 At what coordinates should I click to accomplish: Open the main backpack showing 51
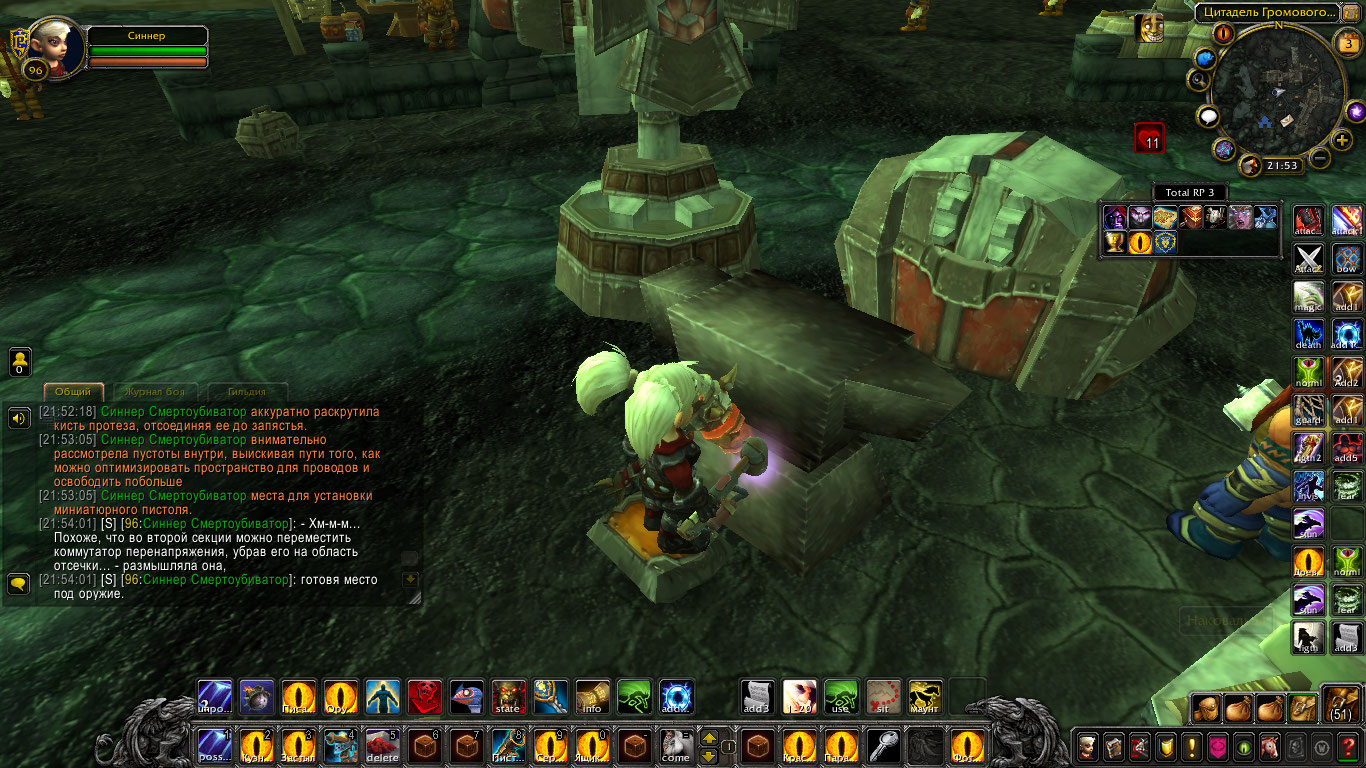pos(1341,706)
